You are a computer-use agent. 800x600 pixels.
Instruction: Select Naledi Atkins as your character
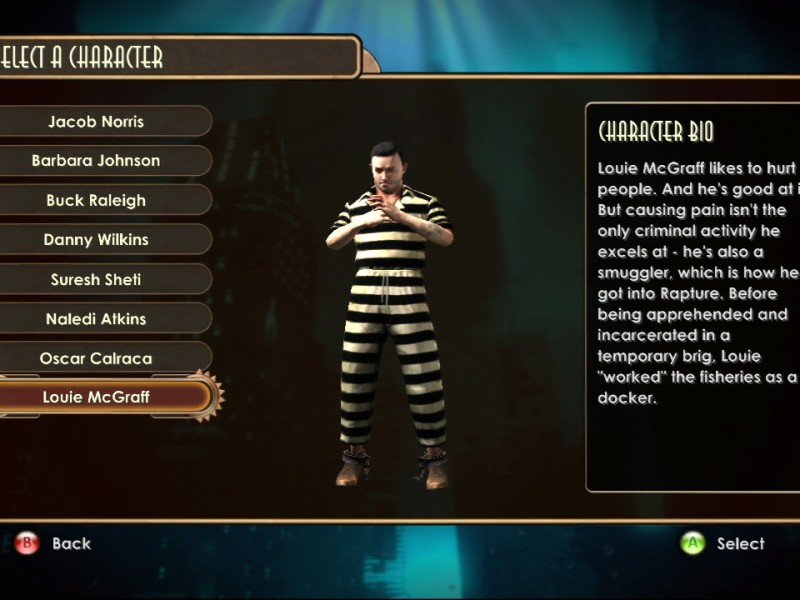[x=96, y=319]
